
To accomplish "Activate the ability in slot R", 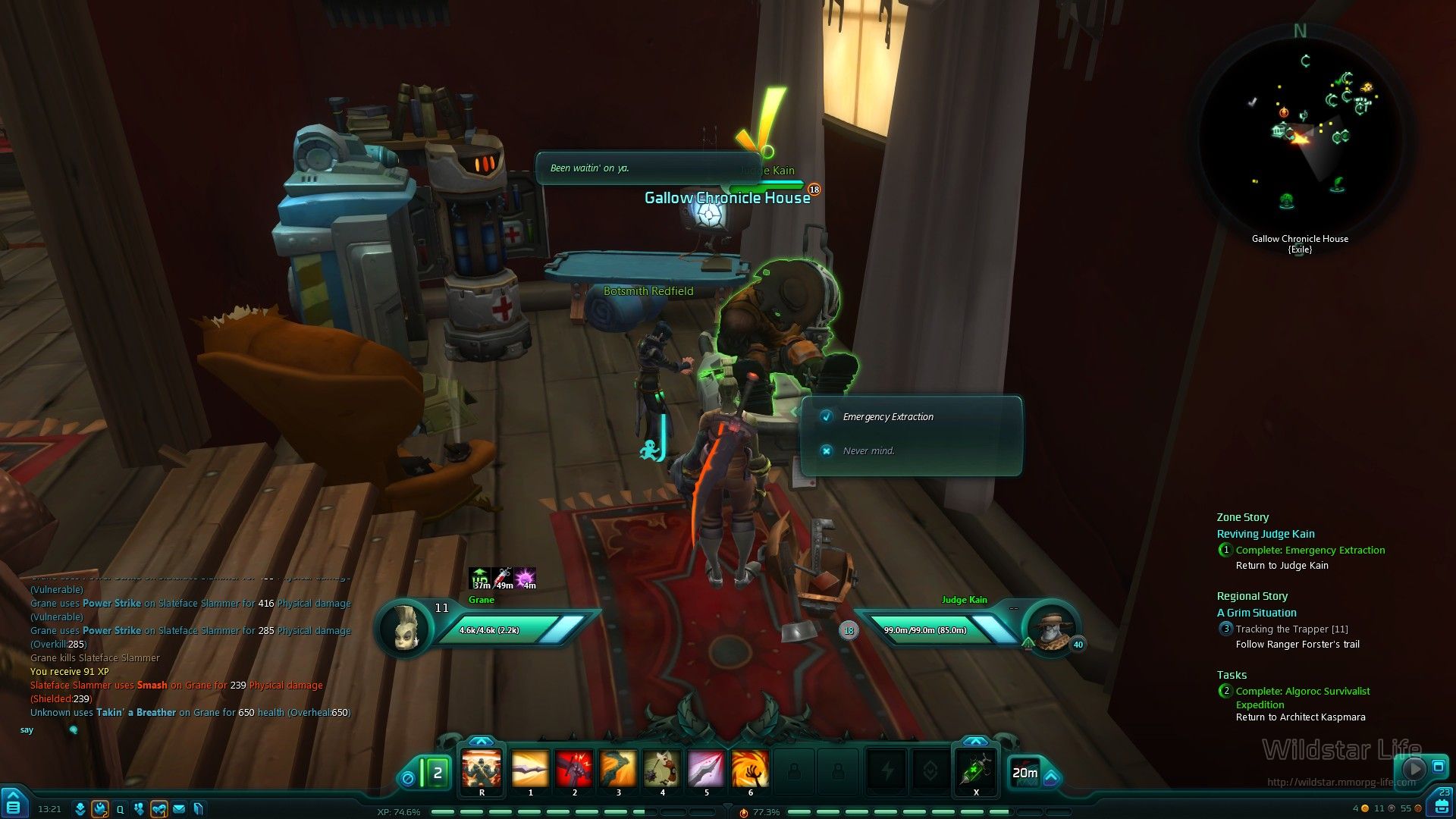I will coord(482,769).
